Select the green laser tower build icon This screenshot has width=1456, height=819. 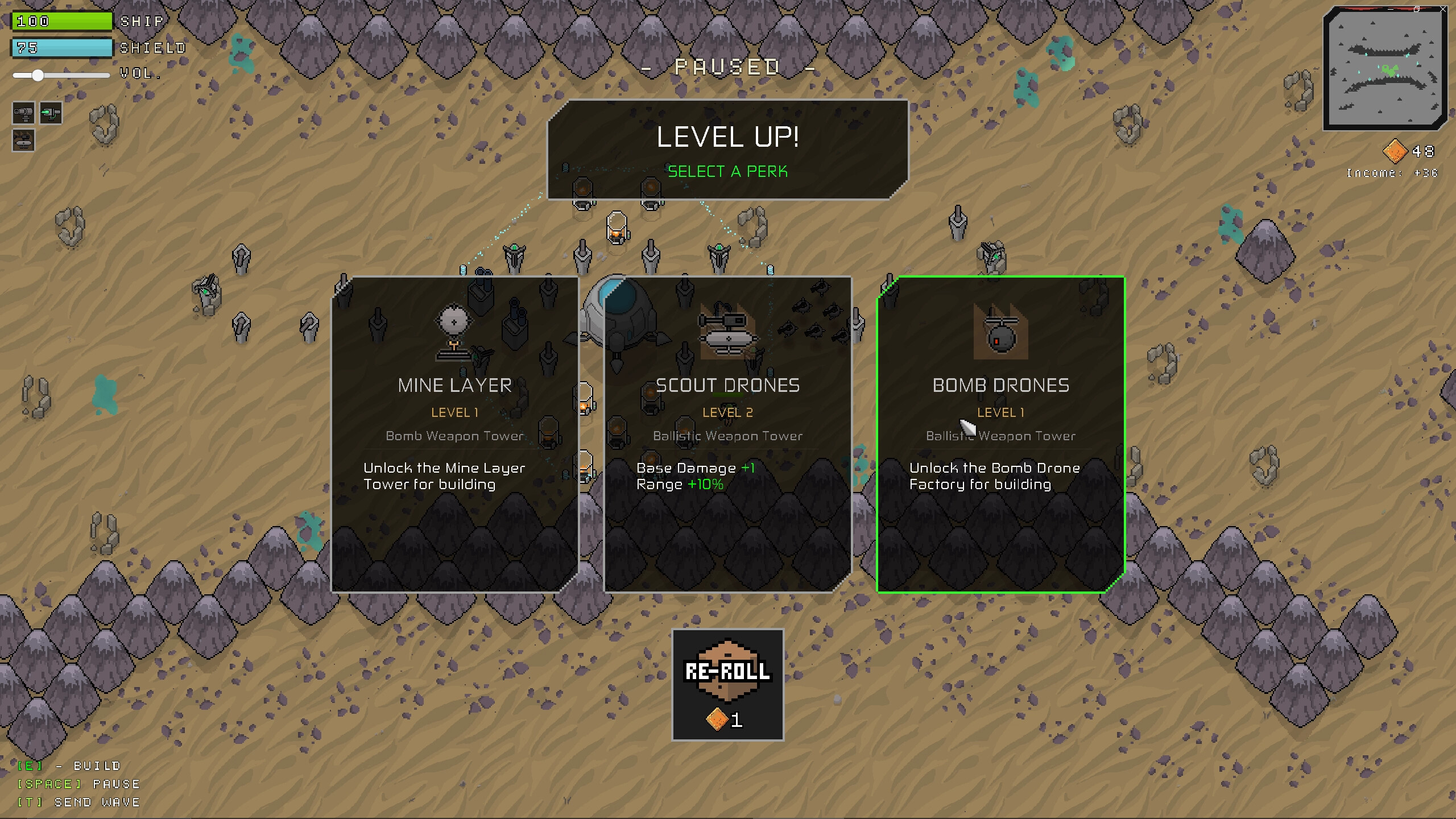click(51, 113)
